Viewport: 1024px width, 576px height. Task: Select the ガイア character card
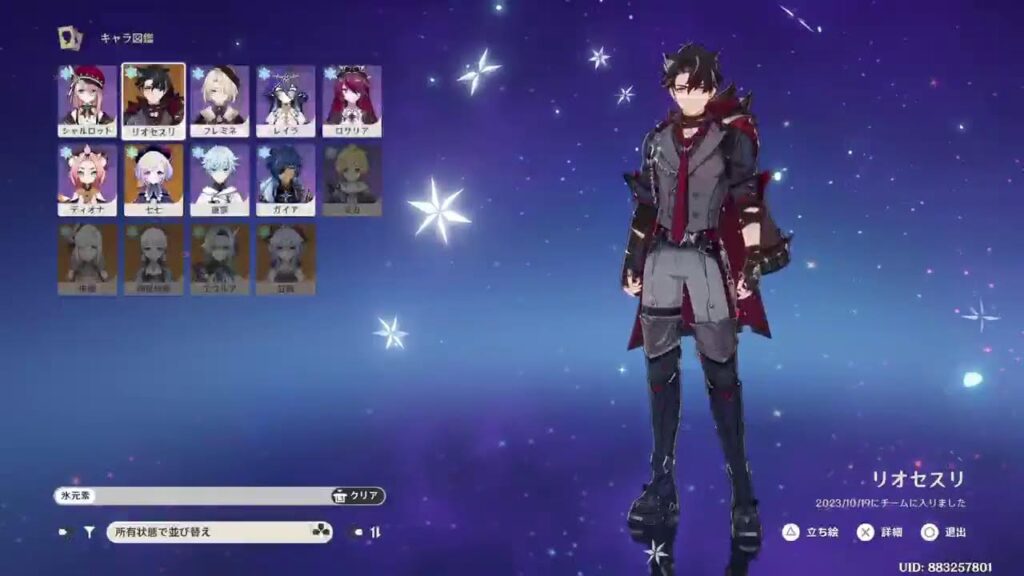285,180
